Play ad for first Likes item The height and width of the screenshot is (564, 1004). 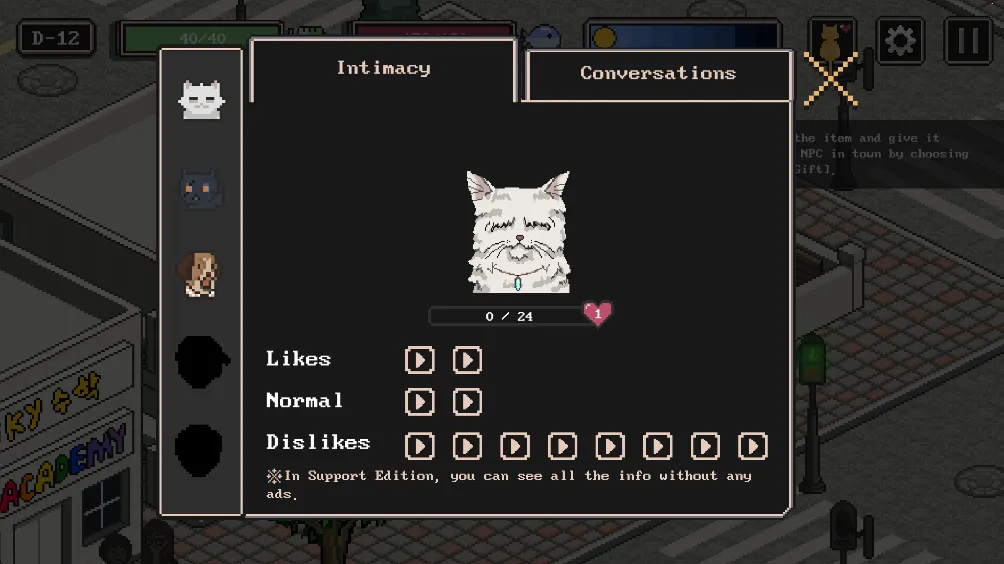tap(420, 360)
